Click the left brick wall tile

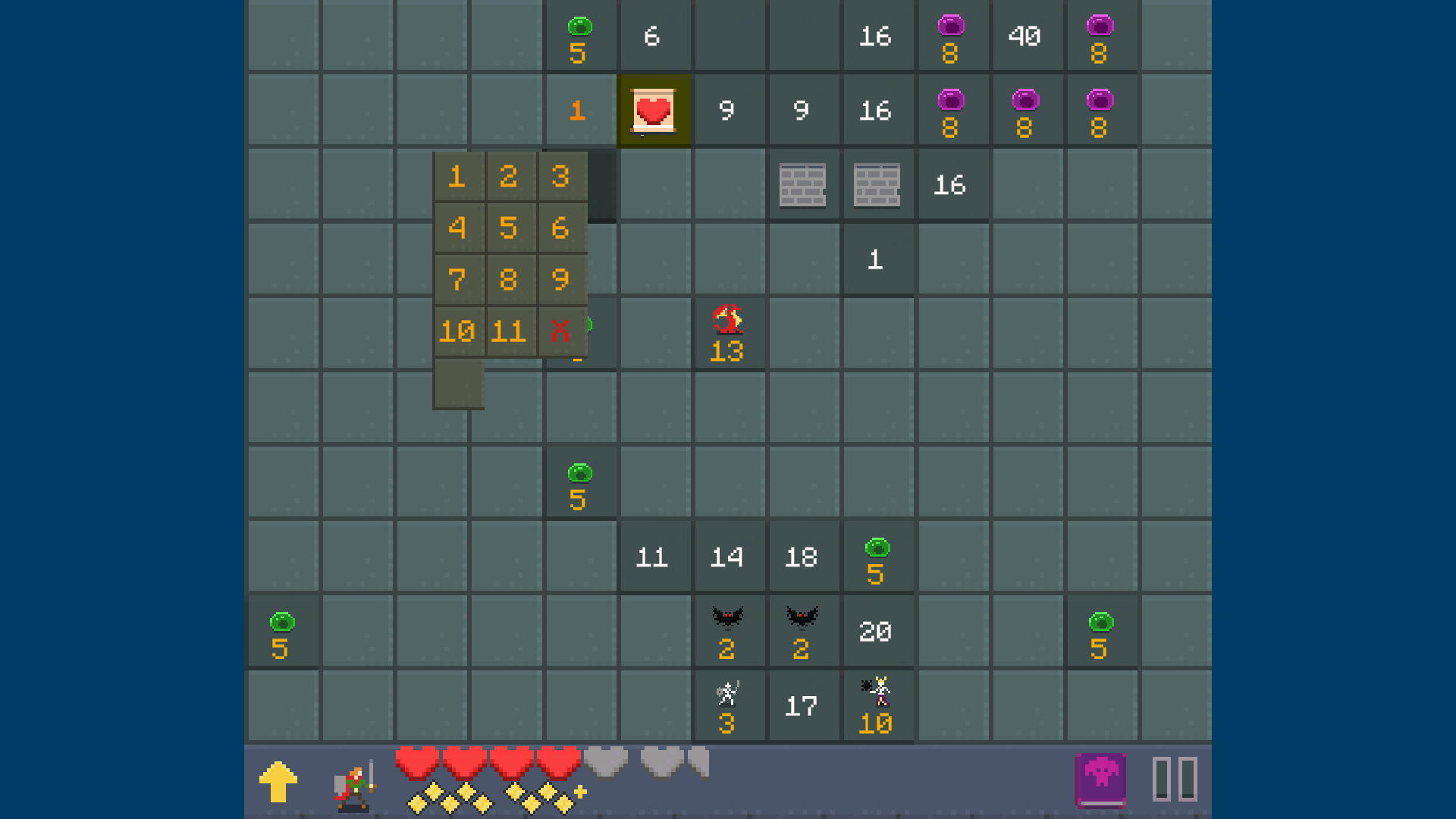803,184
